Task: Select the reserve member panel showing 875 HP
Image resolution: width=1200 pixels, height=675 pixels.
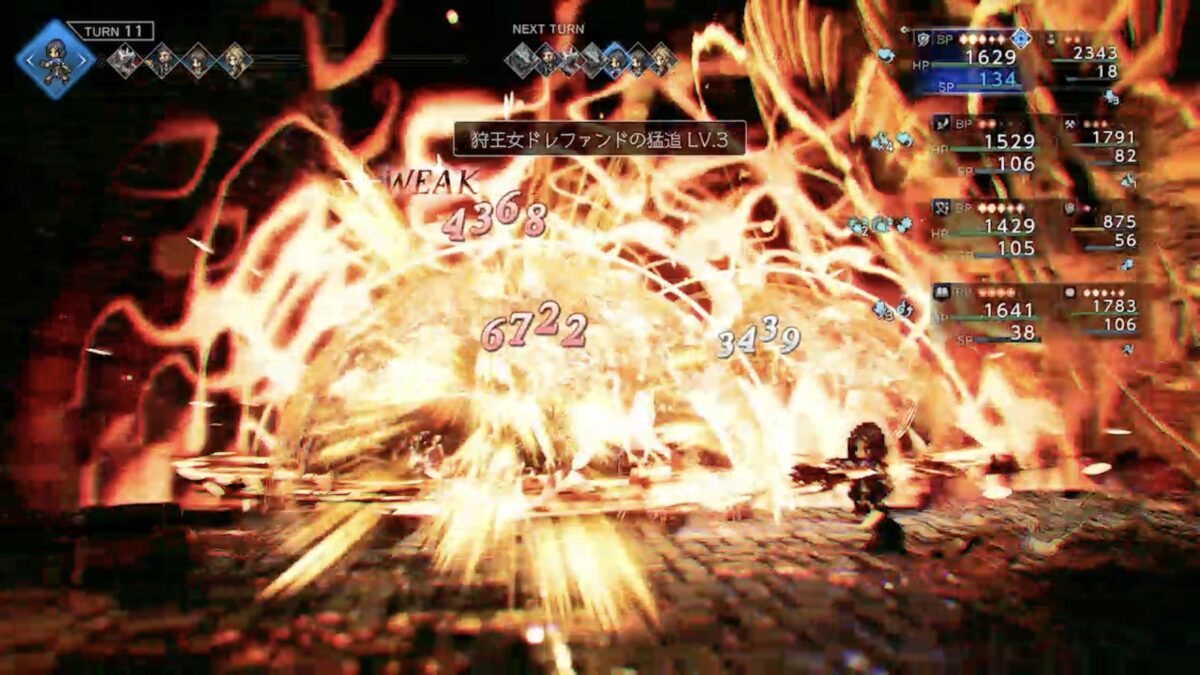Action: pos(1100,230)
